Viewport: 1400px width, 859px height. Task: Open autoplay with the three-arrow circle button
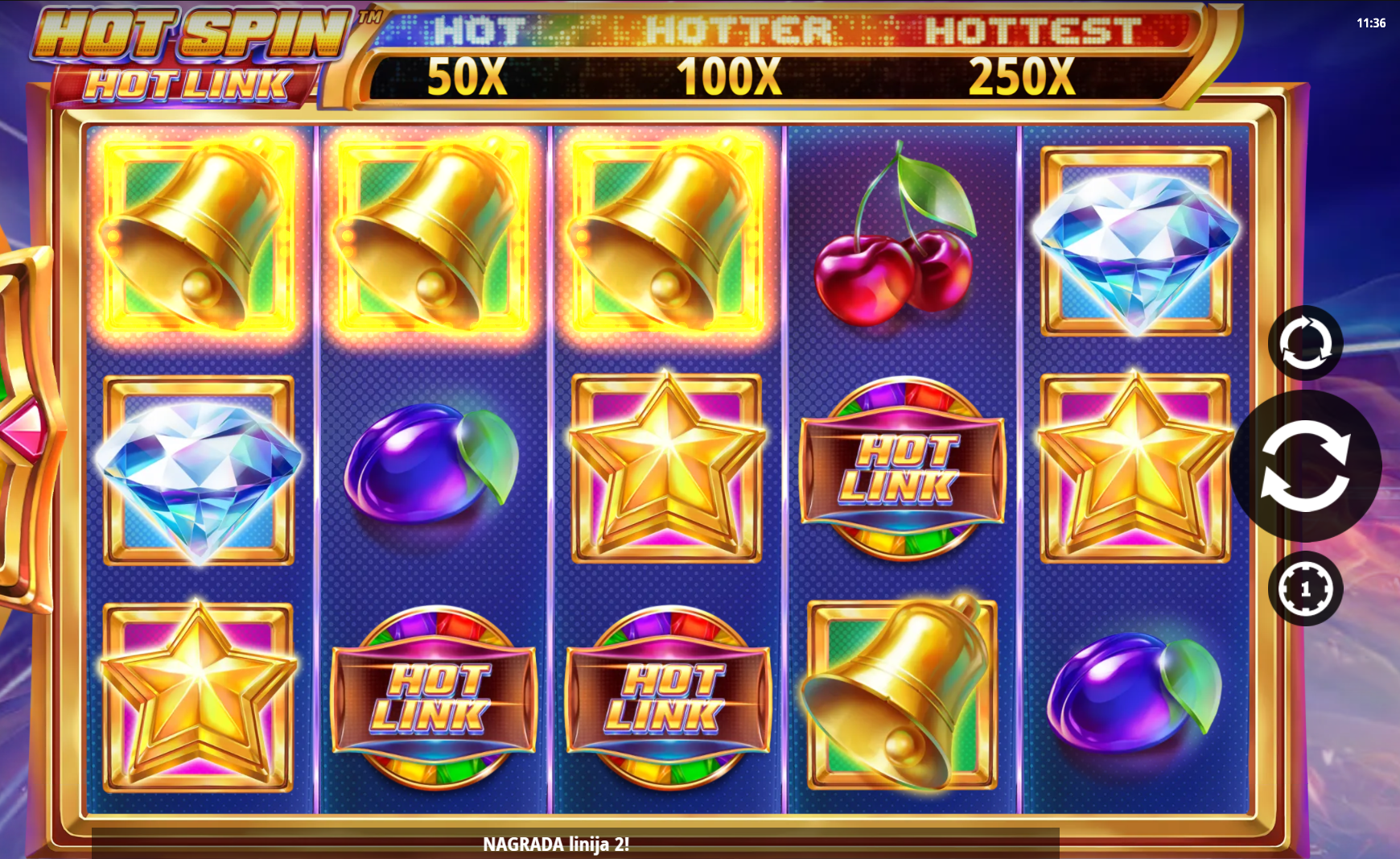pyautogui.click(x=1305, y=343)
